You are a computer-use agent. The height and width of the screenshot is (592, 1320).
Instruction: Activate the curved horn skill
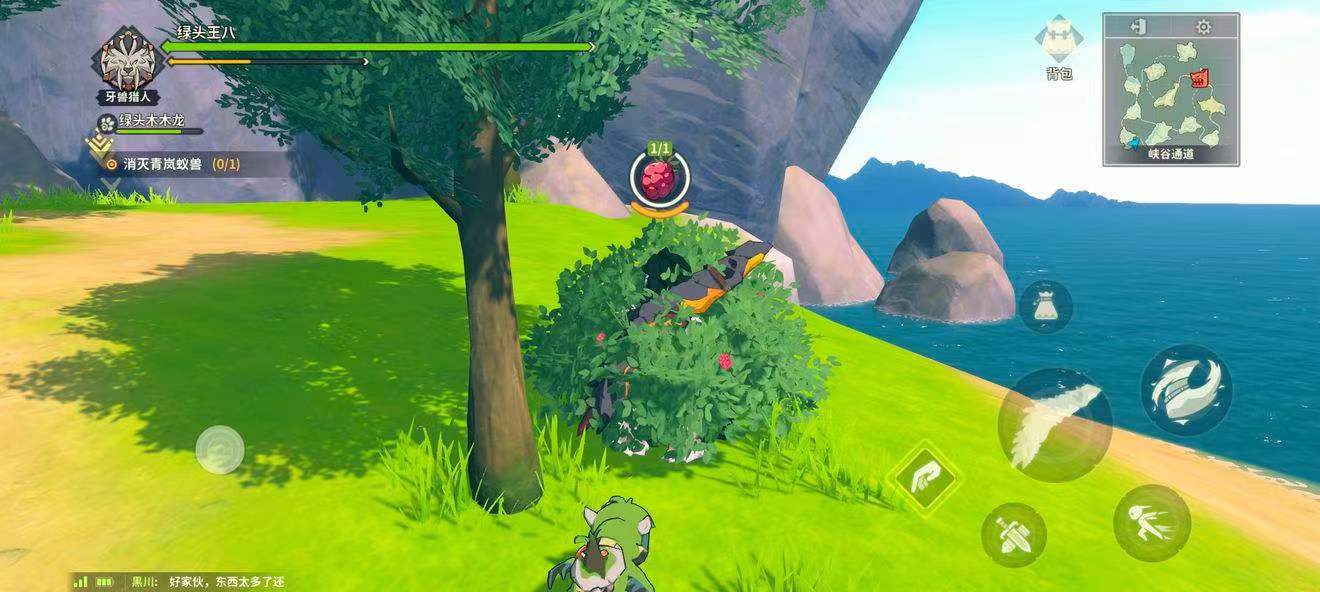click(1186, 389)
